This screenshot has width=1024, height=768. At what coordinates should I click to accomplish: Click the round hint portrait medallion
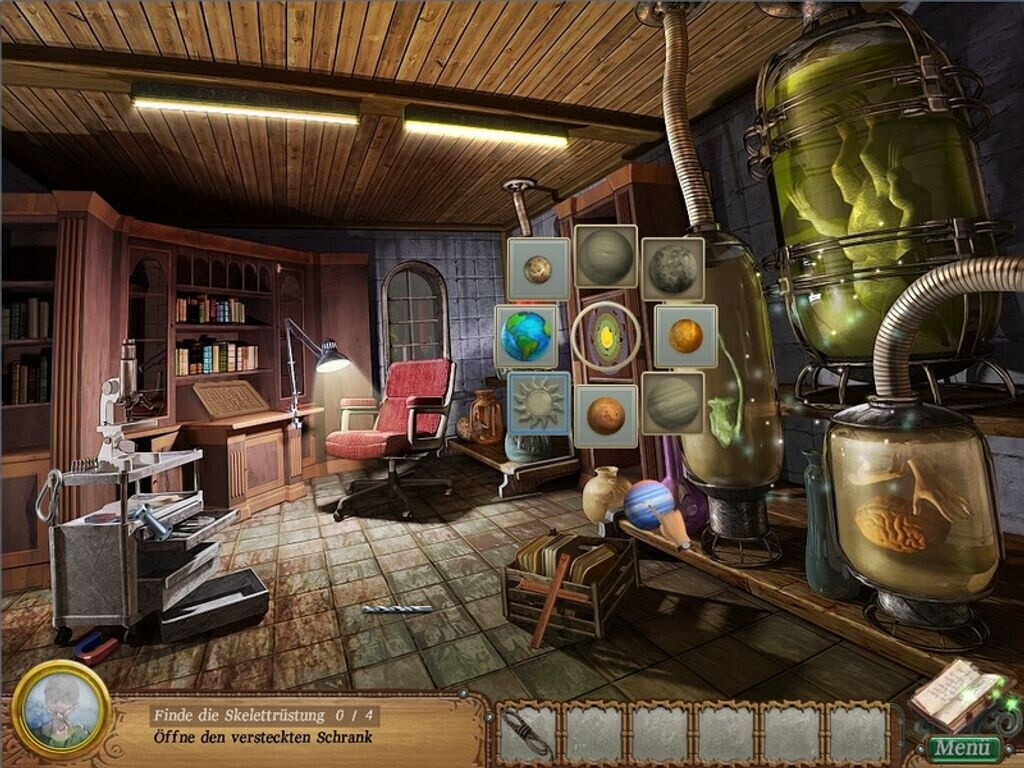[x=62, y=710]
